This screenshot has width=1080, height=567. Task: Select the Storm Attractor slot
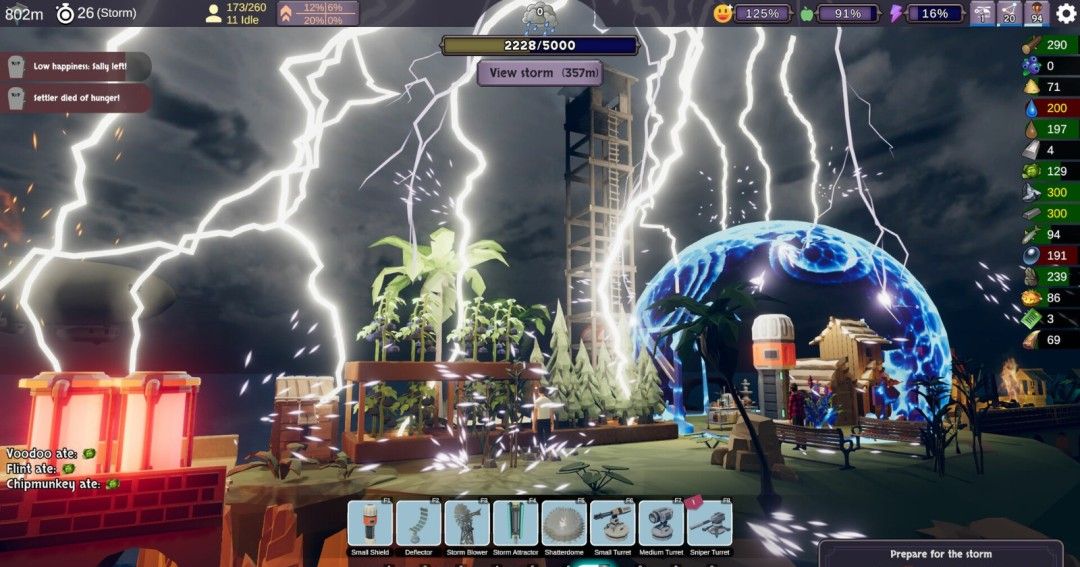coord(516,524)
